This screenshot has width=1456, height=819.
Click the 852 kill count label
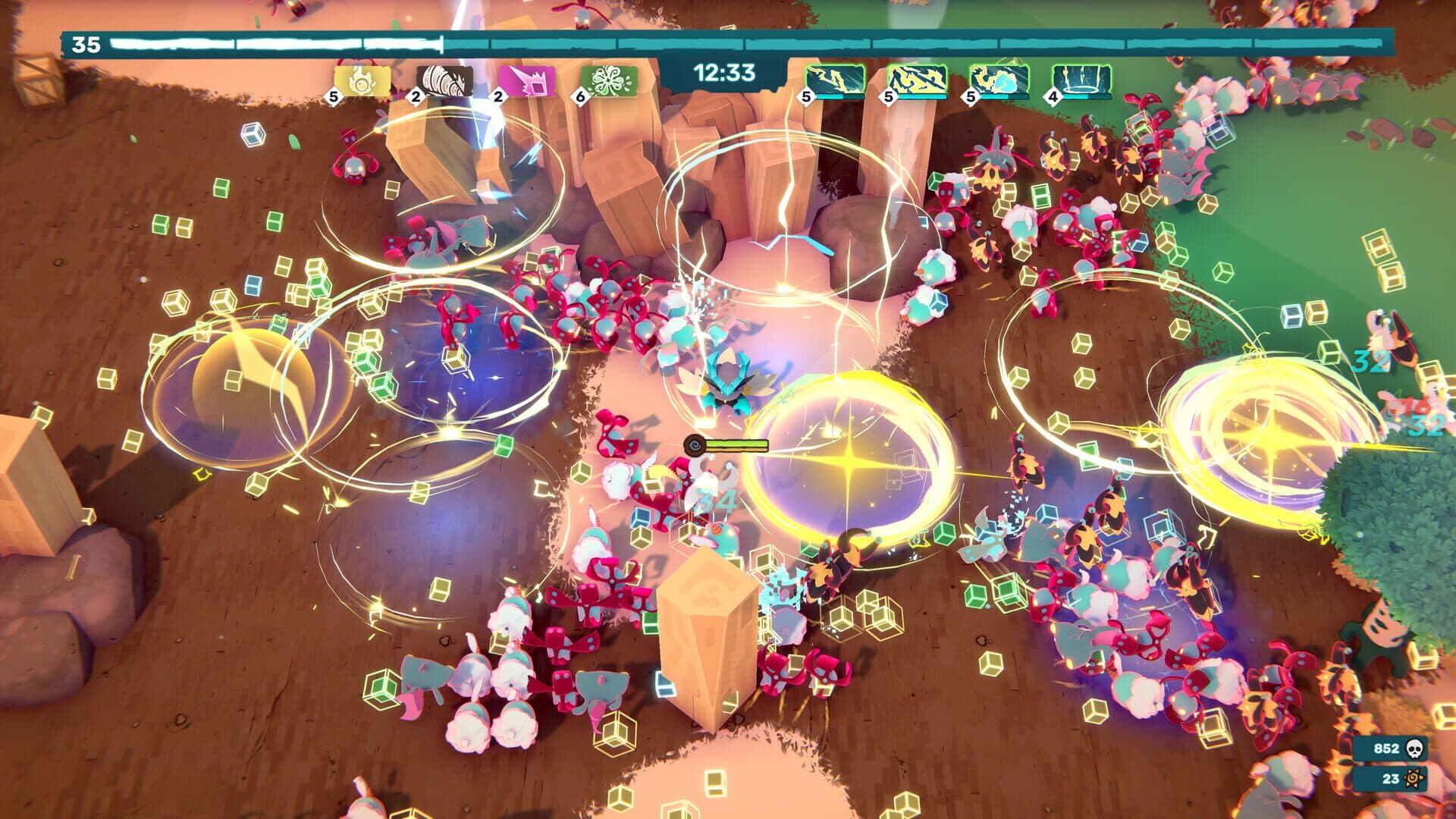click(x=1386, y=748)
